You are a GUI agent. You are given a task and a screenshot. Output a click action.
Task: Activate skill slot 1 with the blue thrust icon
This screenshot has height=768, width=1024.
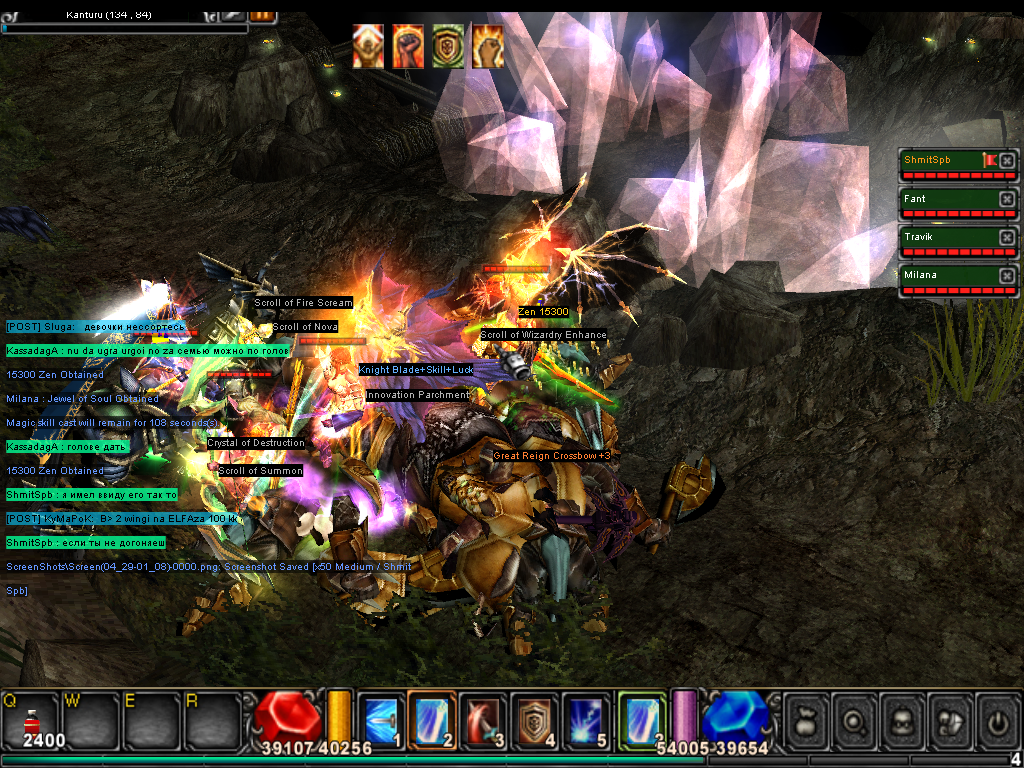380,719
